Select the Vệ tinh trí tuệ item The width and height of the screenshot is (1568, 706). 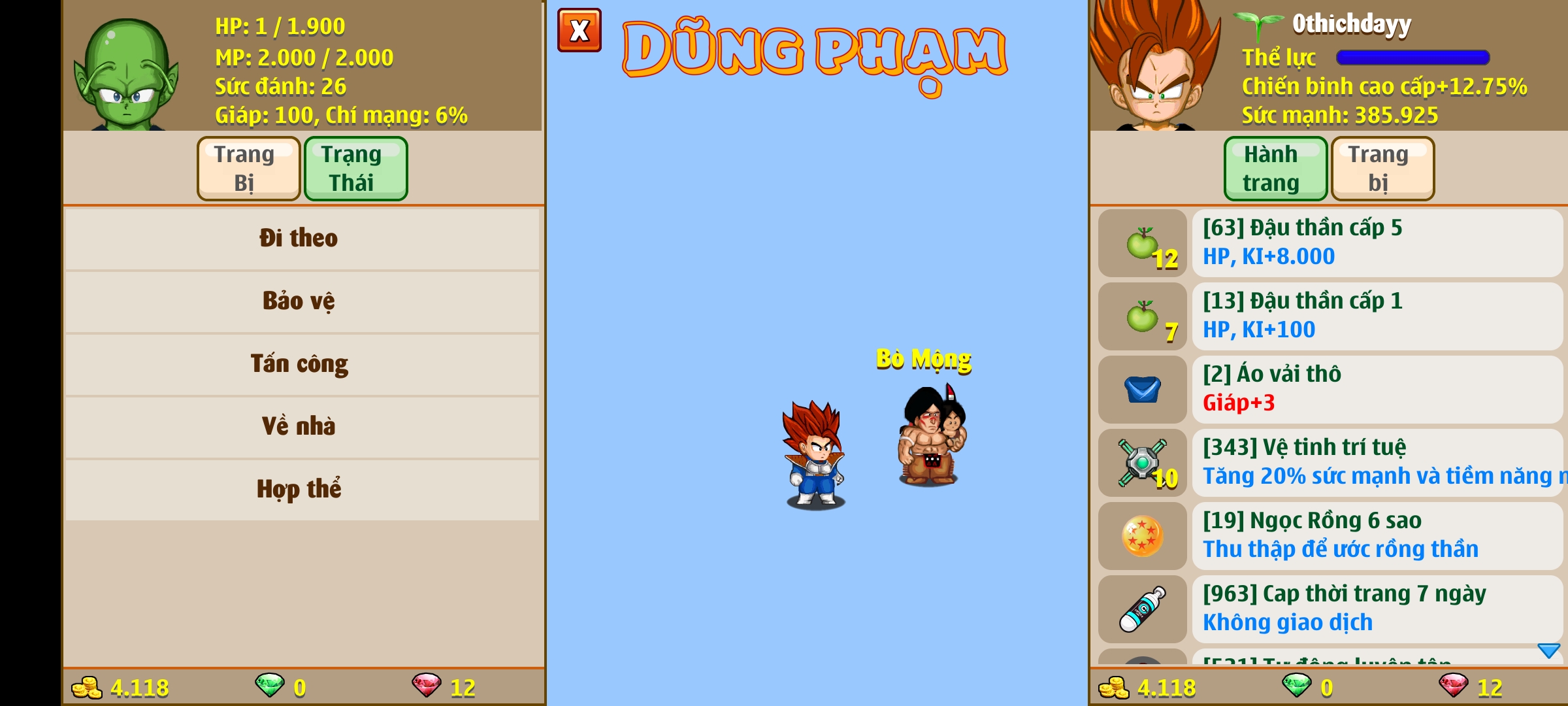(x=1376, y=463)
